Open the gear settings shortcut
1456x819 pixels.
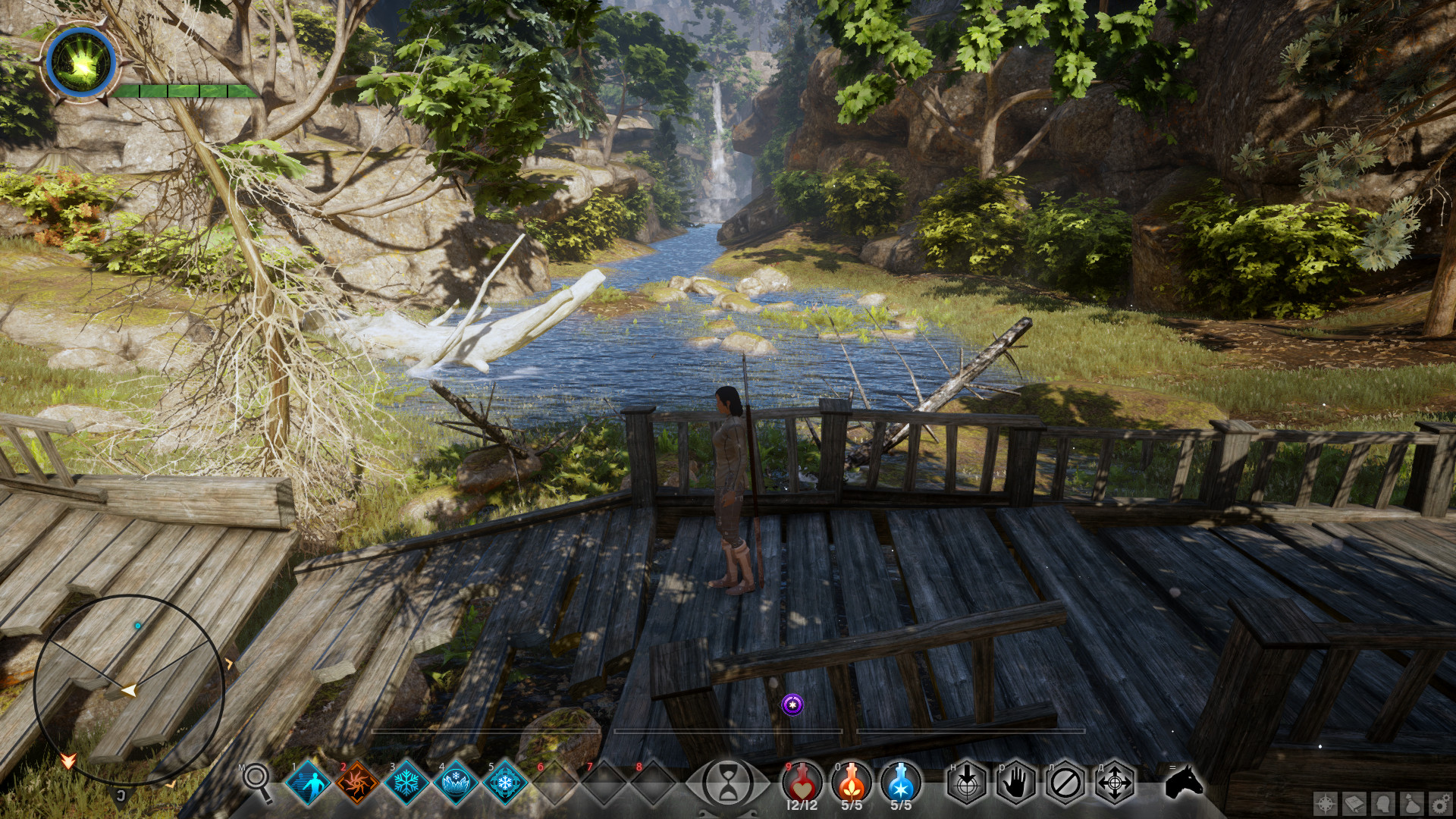[1439, 804]
